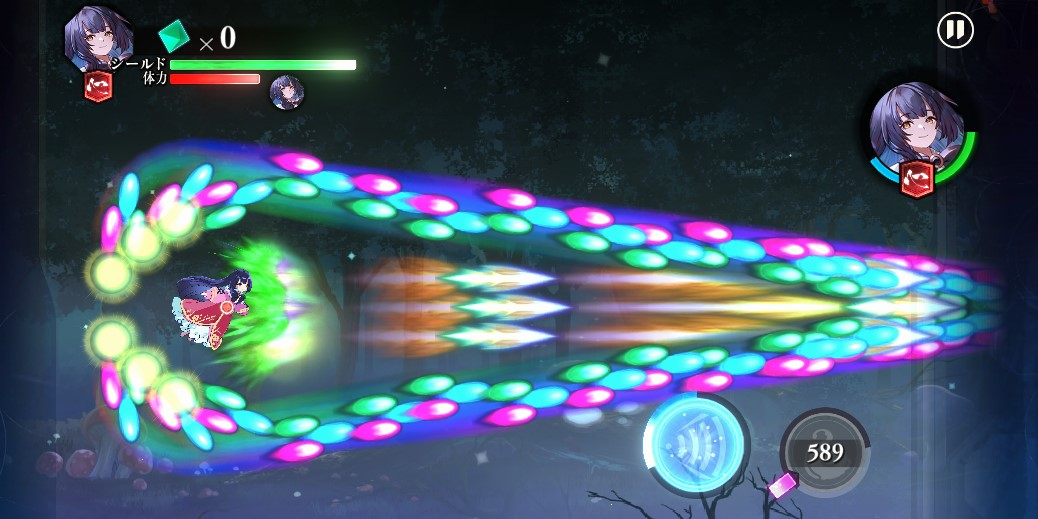Click the small round partner character icon
1038x519 pixels.
click(x=287, y=92)
